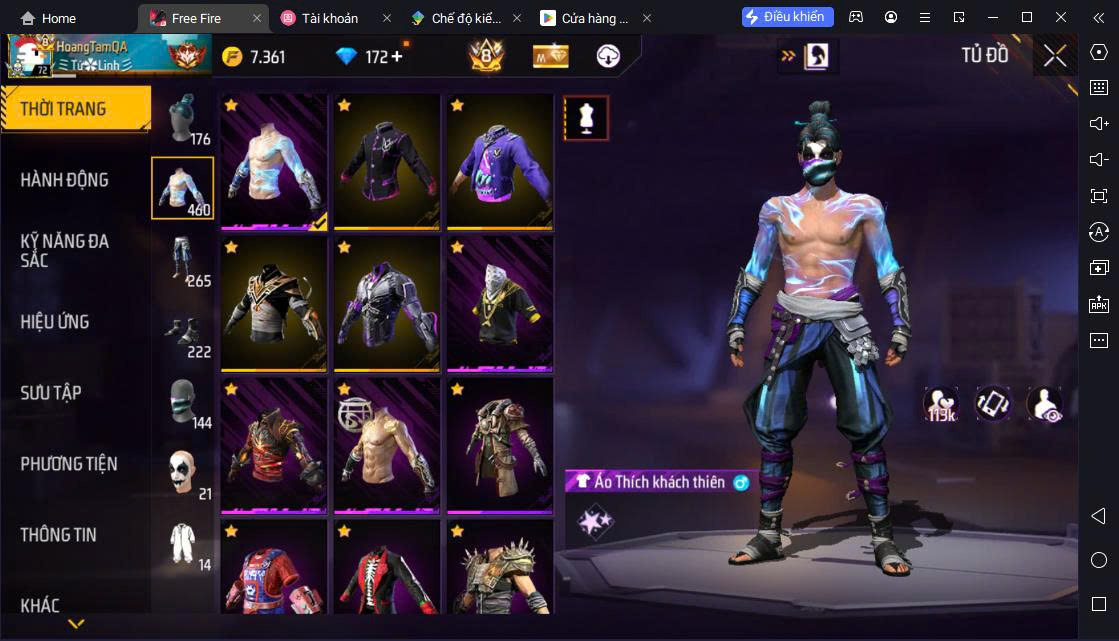Pick the black hoodie with white bandana

click(x=500, y=302)
